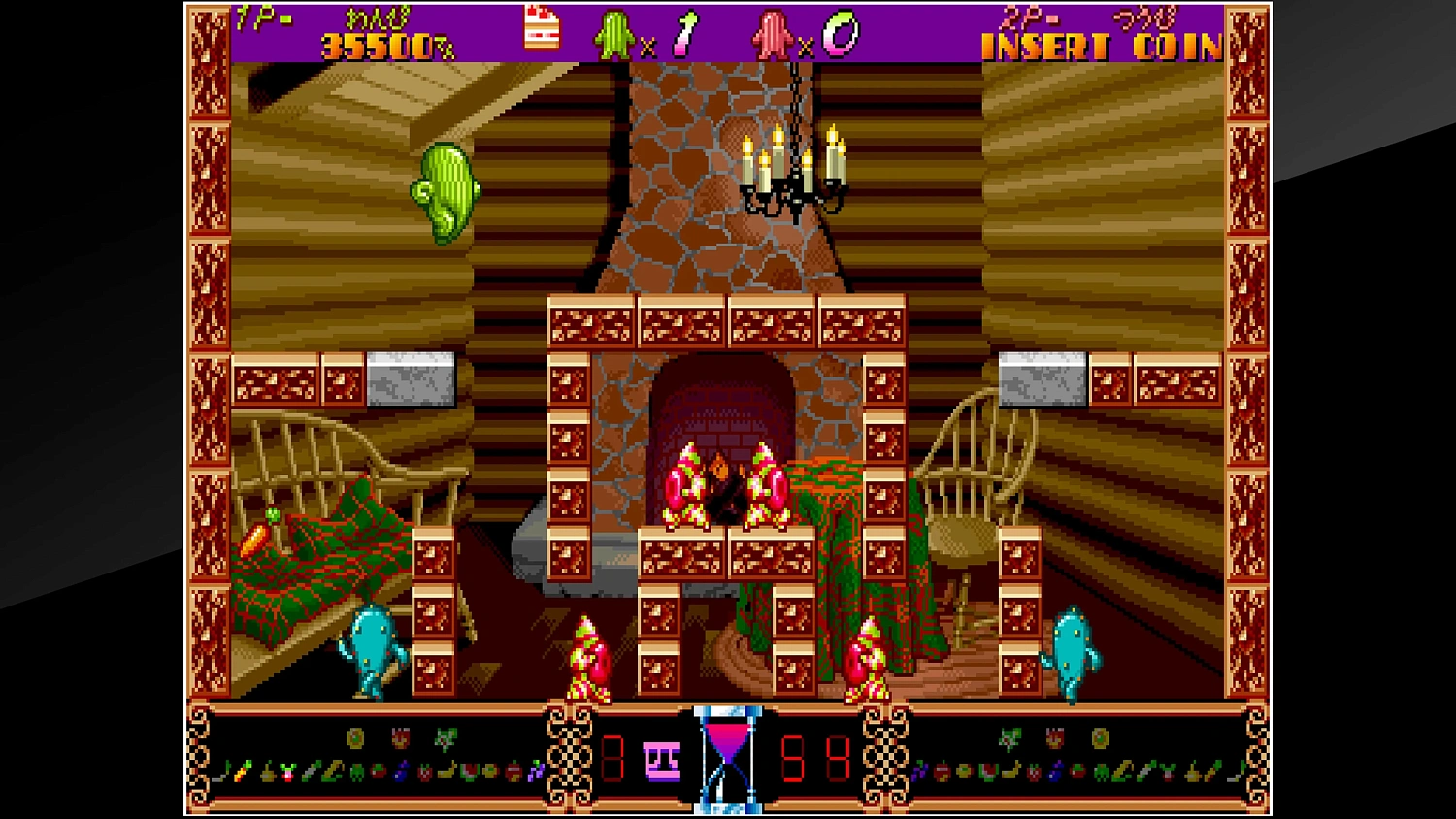Click the watermelon slice icon in the item bar
The width and height of the screenshot is (1456, 819).
(467, 771)
